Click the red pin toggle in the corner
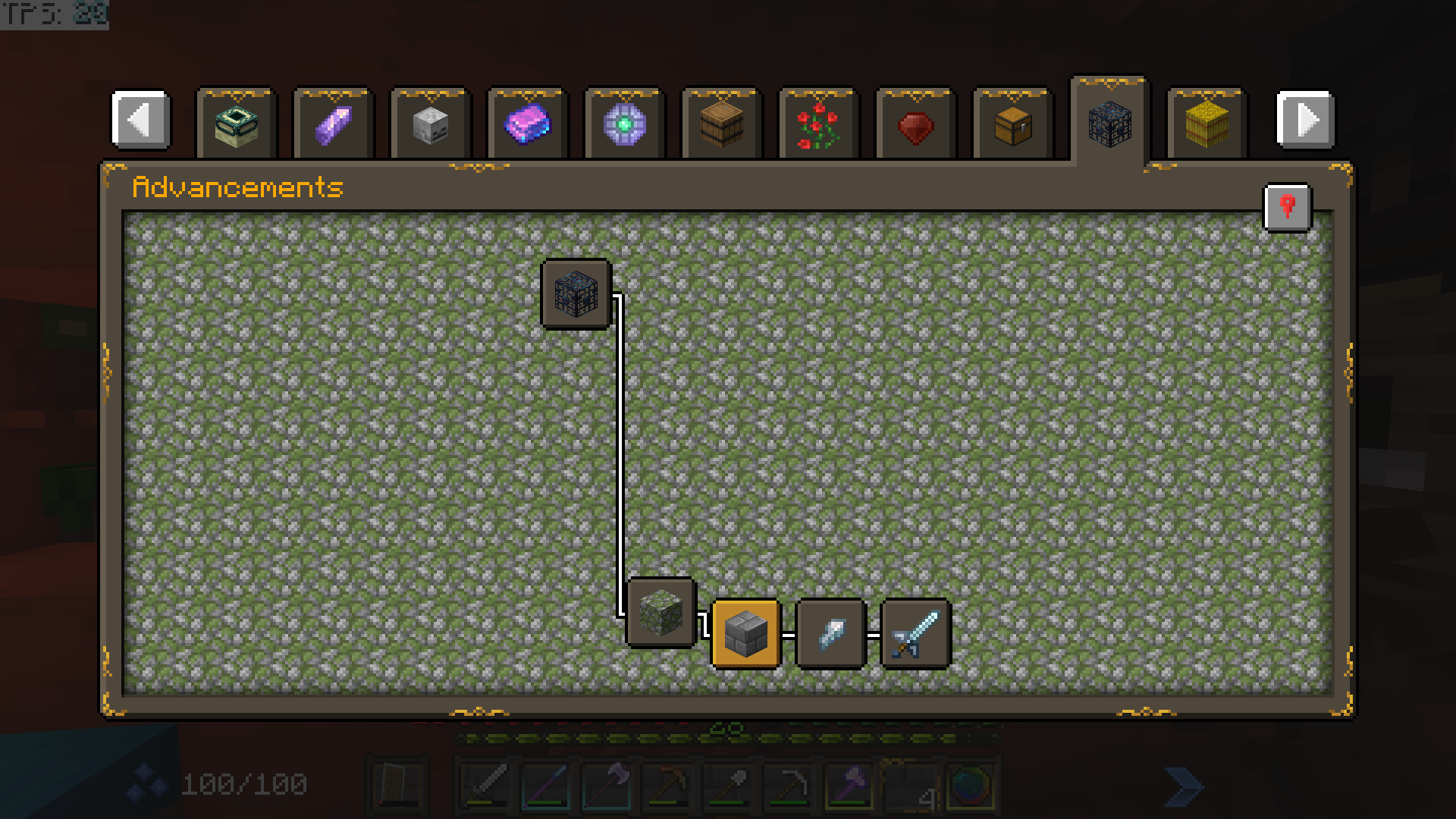 tap(1287, 208)
